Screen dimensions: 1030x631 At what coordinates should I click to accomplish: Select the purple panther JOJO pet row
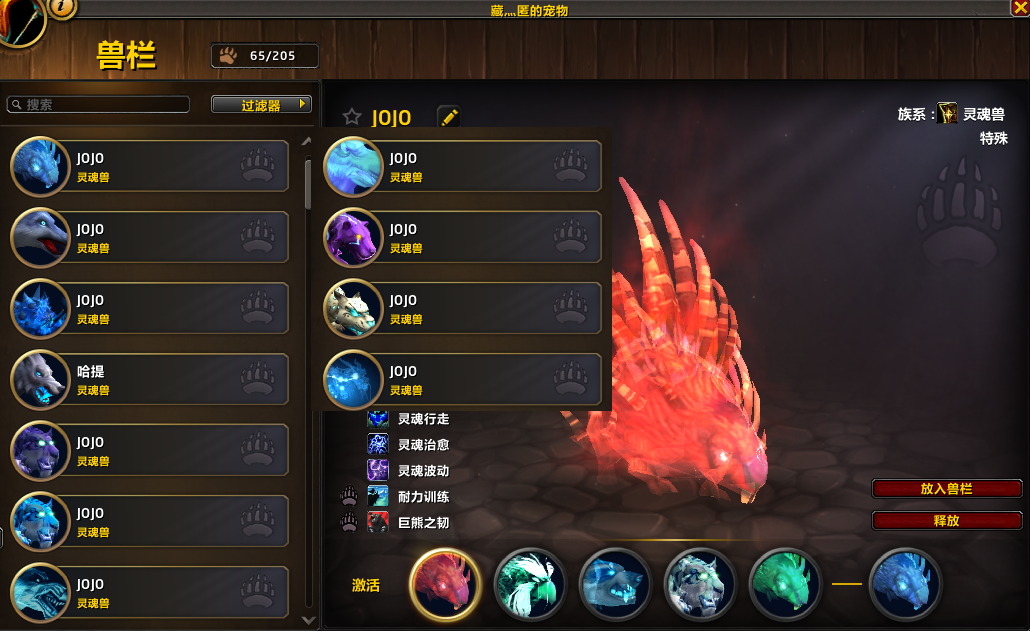[463, 238]
